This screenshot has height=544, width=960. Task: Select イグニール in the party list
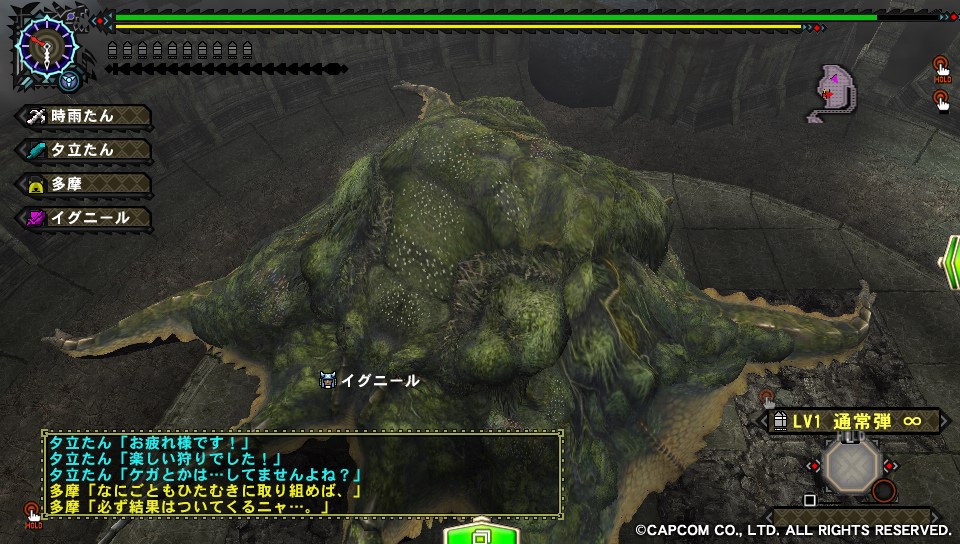(x=84, y=217)
